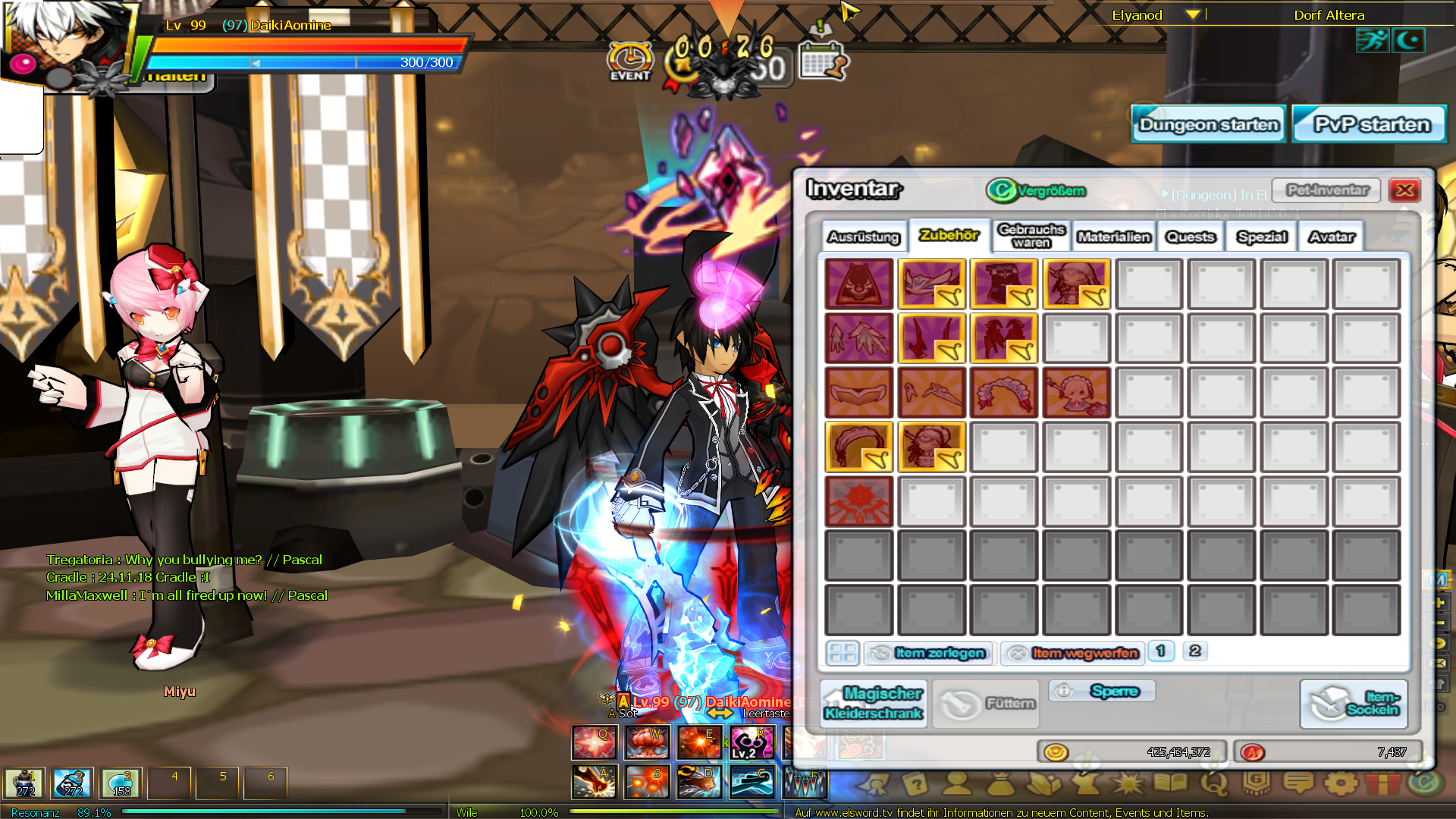This screenshot has height=819, width=1456.
Task: Open the Magischer Kleiderschrank
Action: pos(873,704)
